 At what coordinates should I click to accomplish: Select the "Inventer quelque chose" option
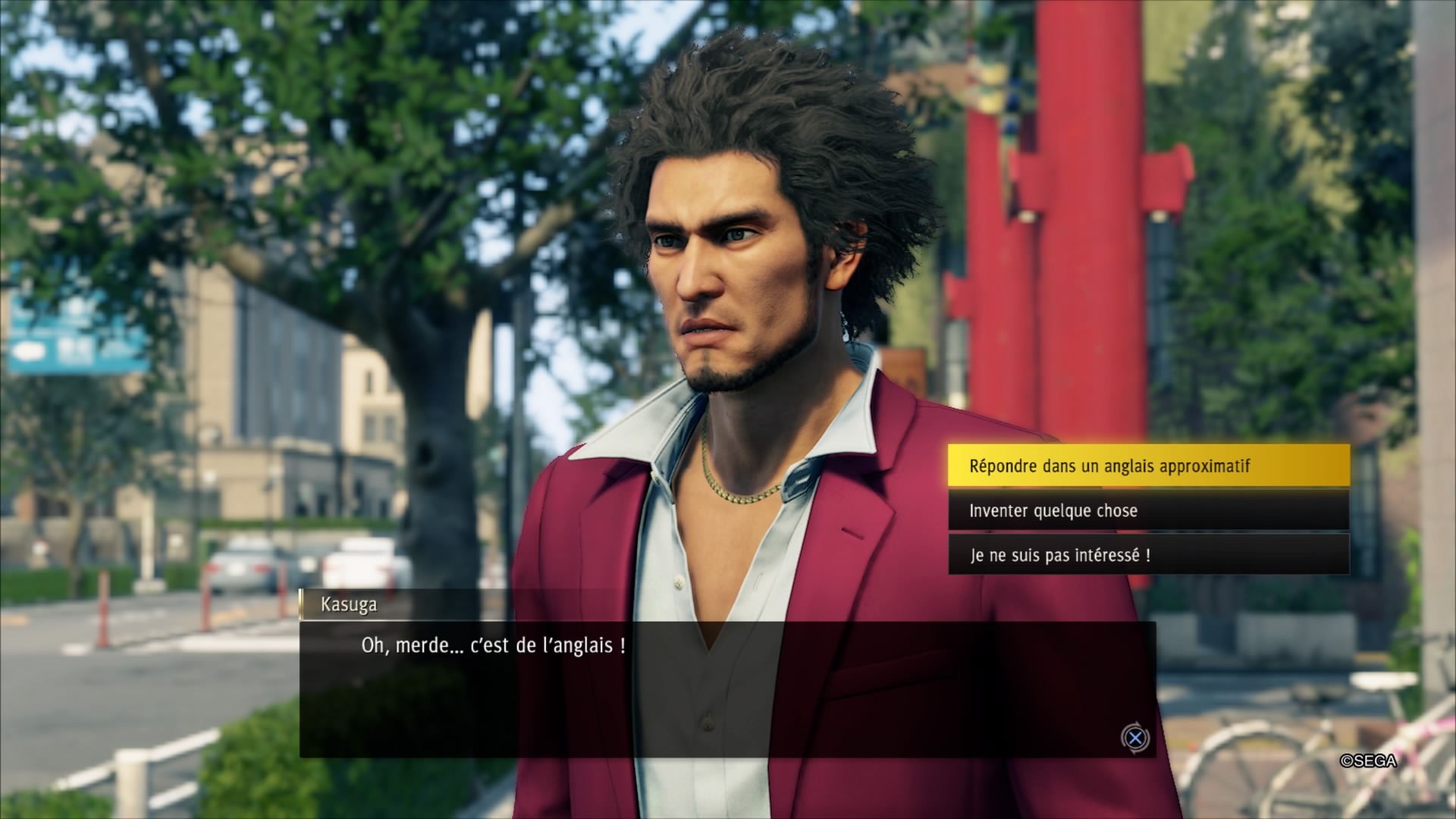pyautogui.click(x=1148, y=510)
